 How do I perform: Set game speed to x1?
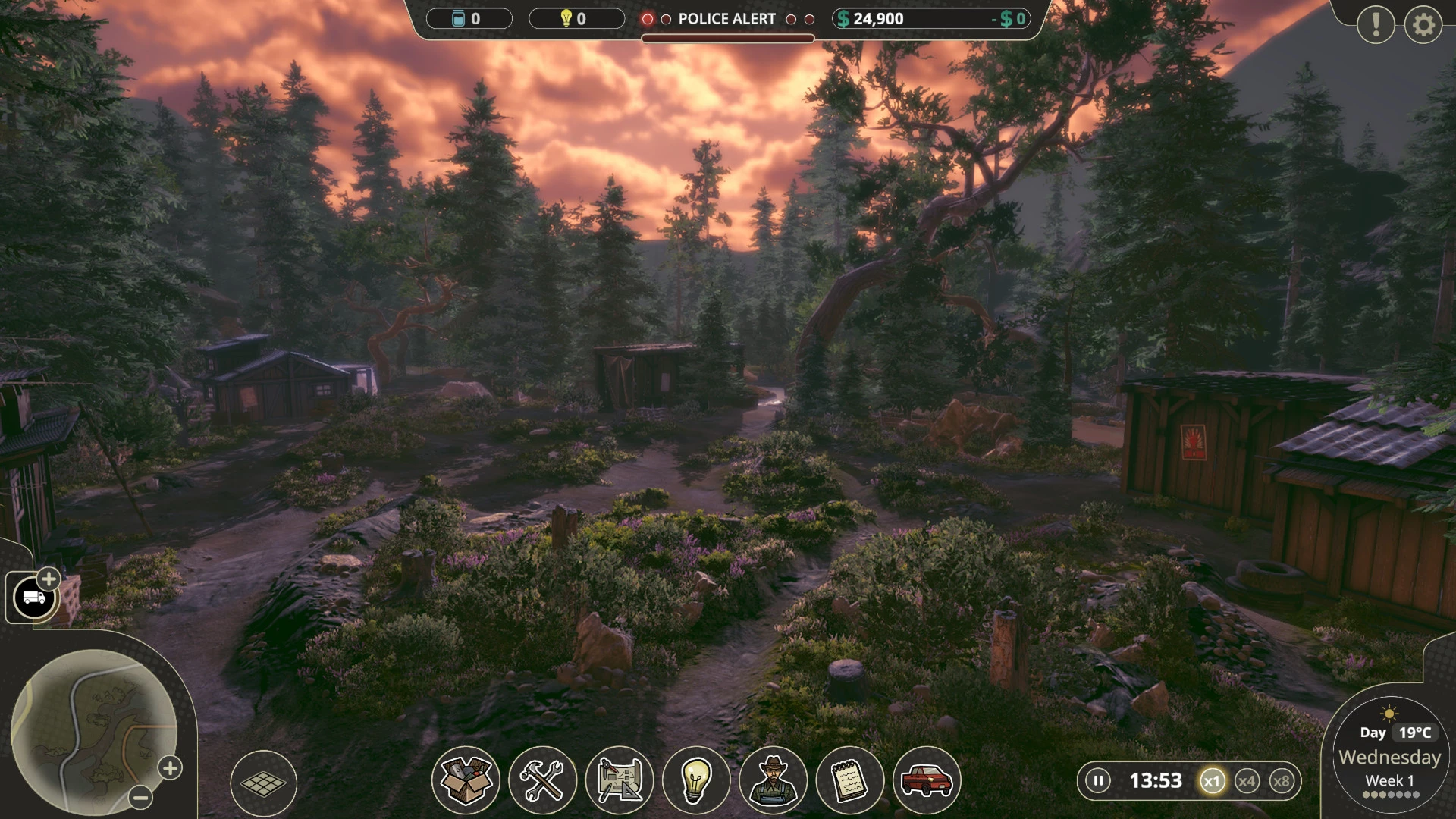[1212, 781]
